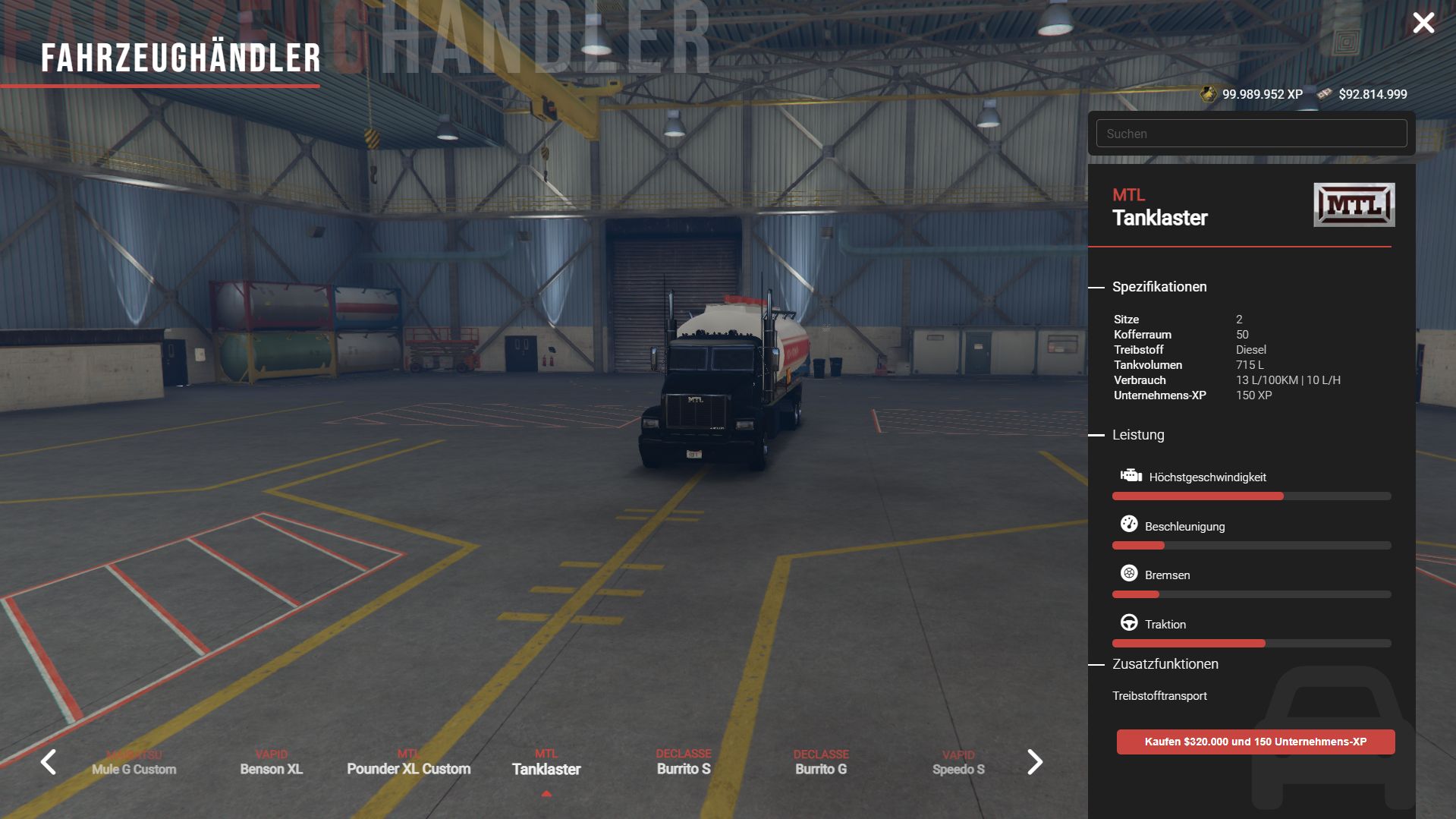Pick the Vapid Speedo S
This screenshot has width=1456, height=819.
(x=958, y=764)
